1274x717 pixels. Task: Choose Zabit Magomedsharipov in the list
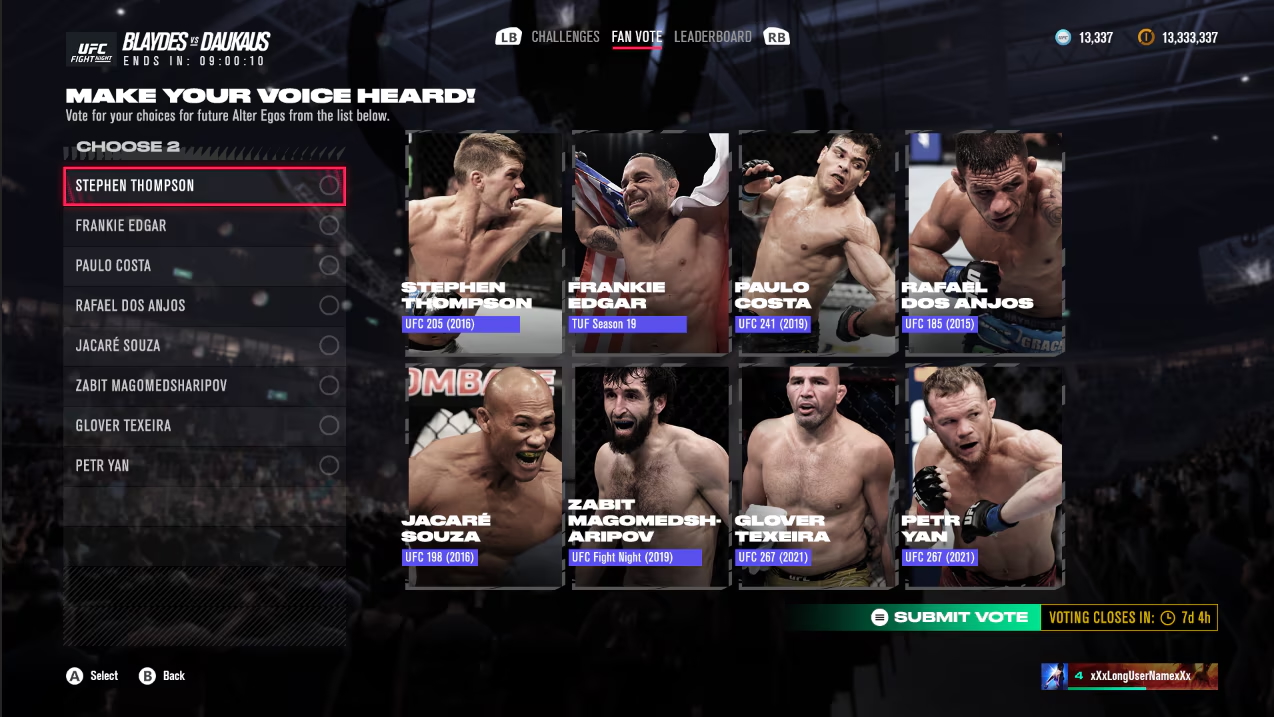204,386
